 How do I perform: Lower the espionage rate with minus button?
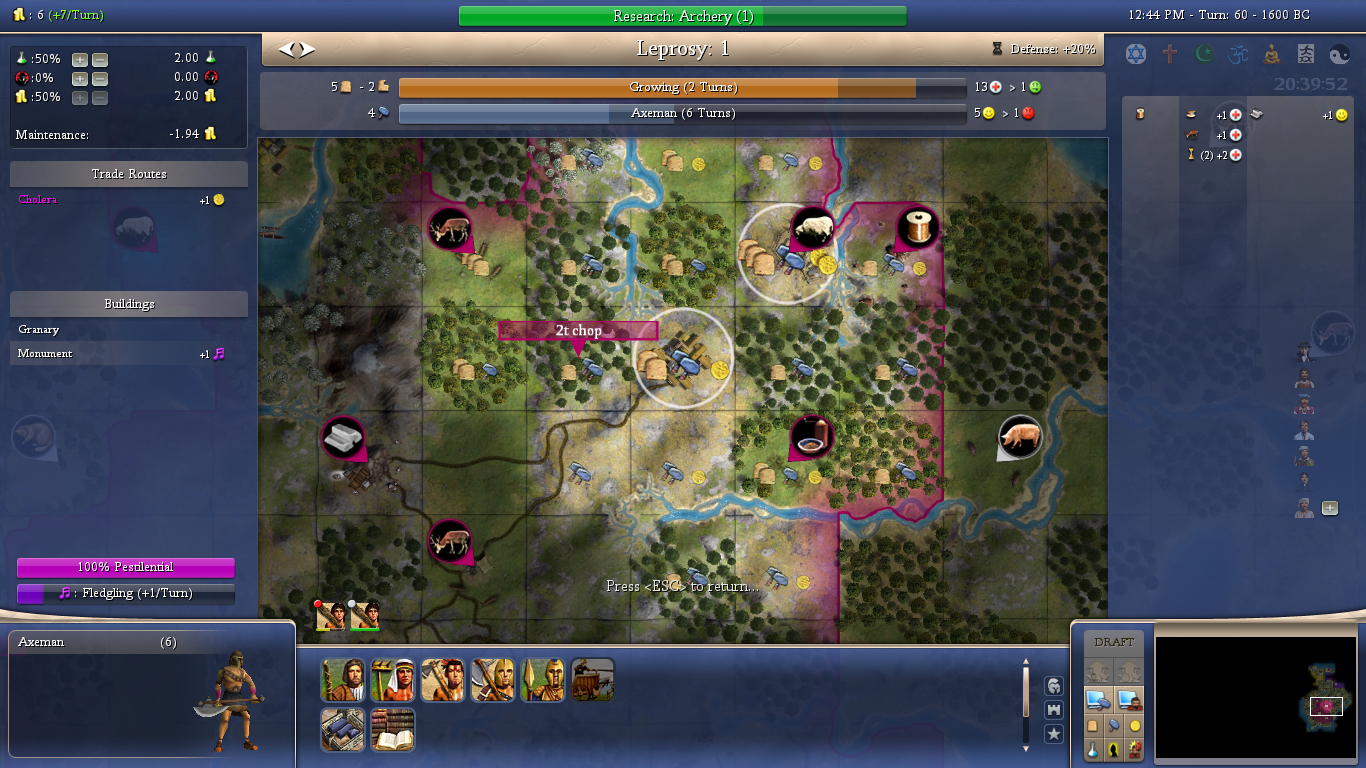[100, 78]
